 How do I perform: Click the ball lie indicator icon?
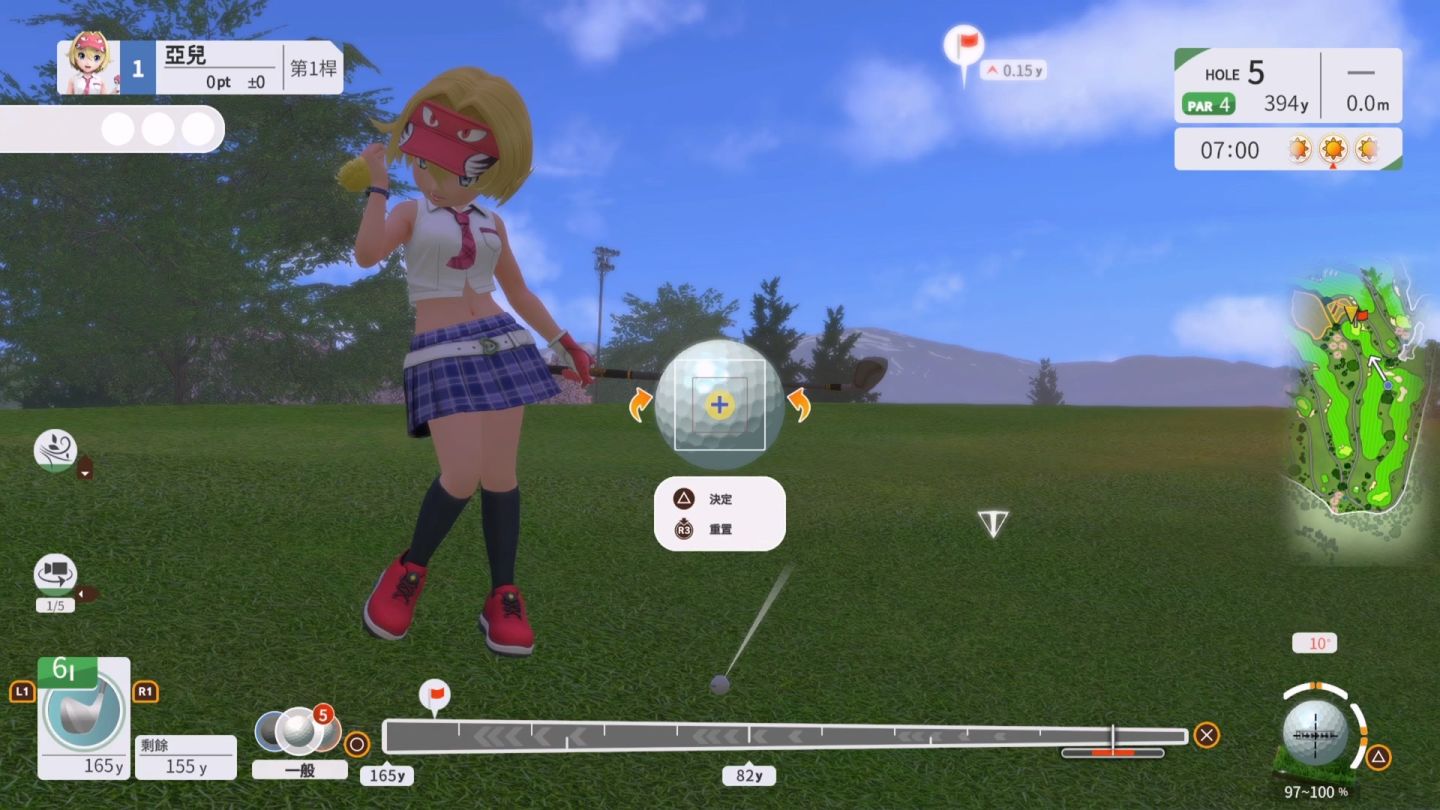(1315, 733)
